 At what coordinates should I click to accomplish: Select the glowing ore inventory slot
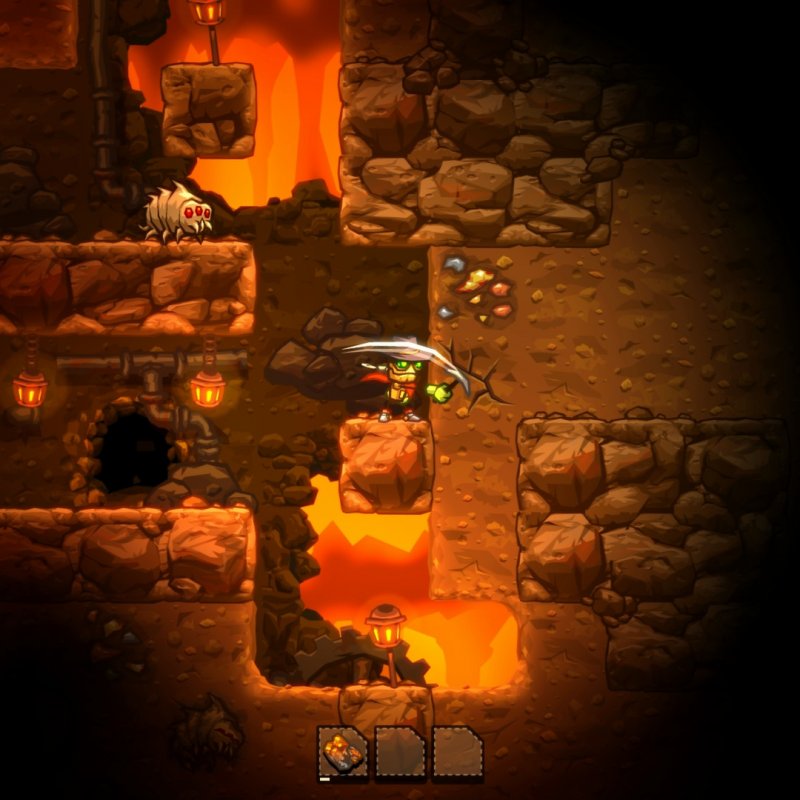[x=343, y=751]
